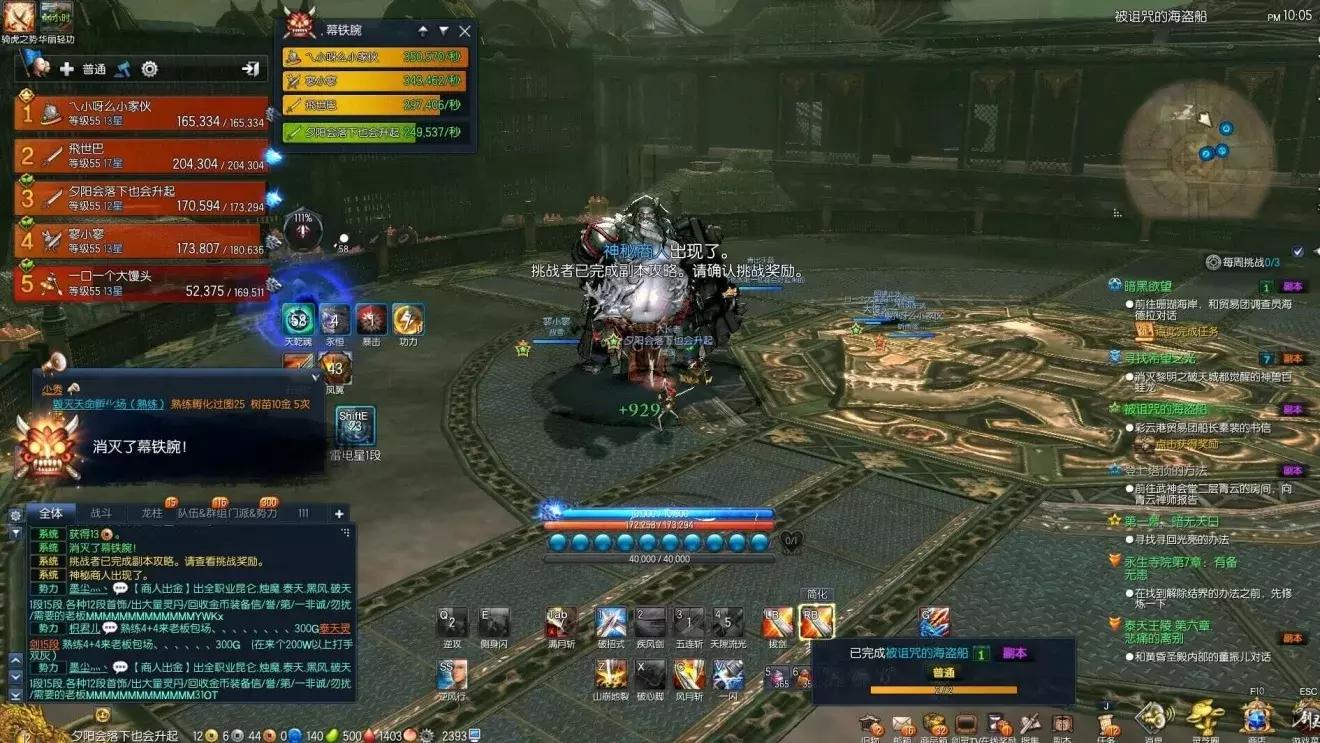Use the 逆风行 movement skill

[452, 675]
